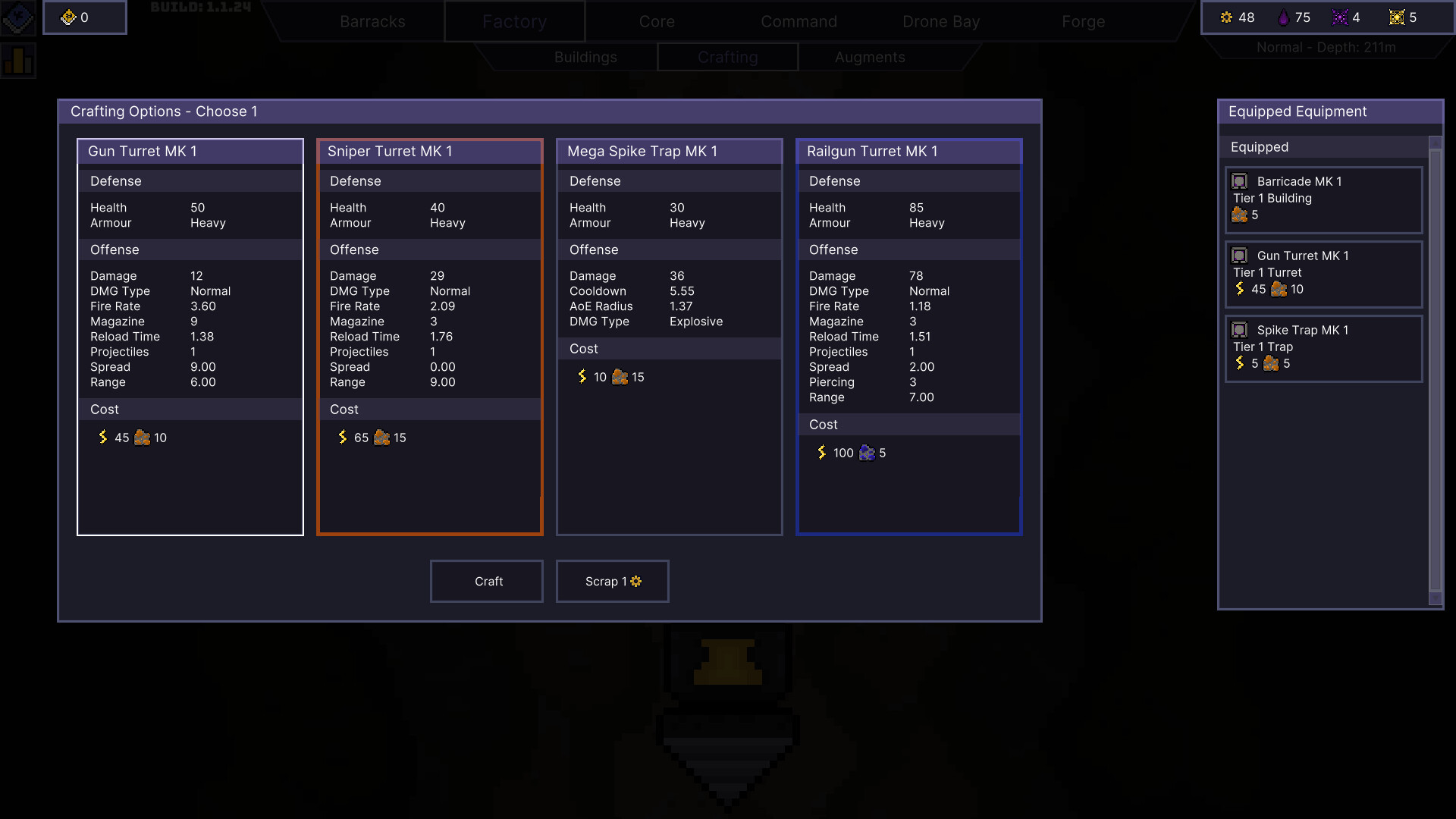The image size is (1456, 819).
Task: Click the golden relic icon showing 5
Action: click(1395, 17)
